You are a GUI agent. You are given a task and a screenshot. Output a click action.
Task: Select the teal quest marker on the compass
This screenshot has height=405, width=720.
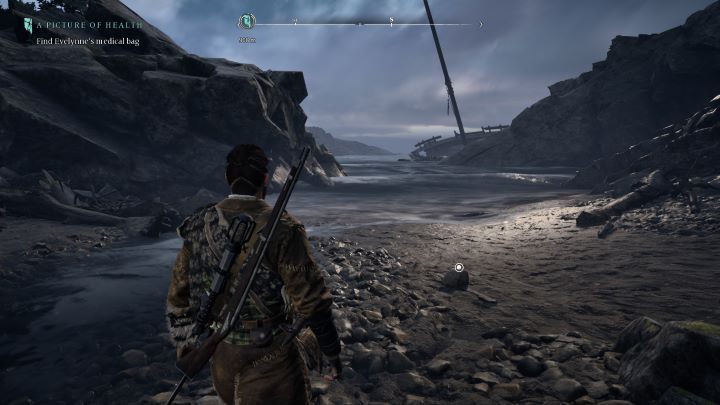tap(248, 21)
